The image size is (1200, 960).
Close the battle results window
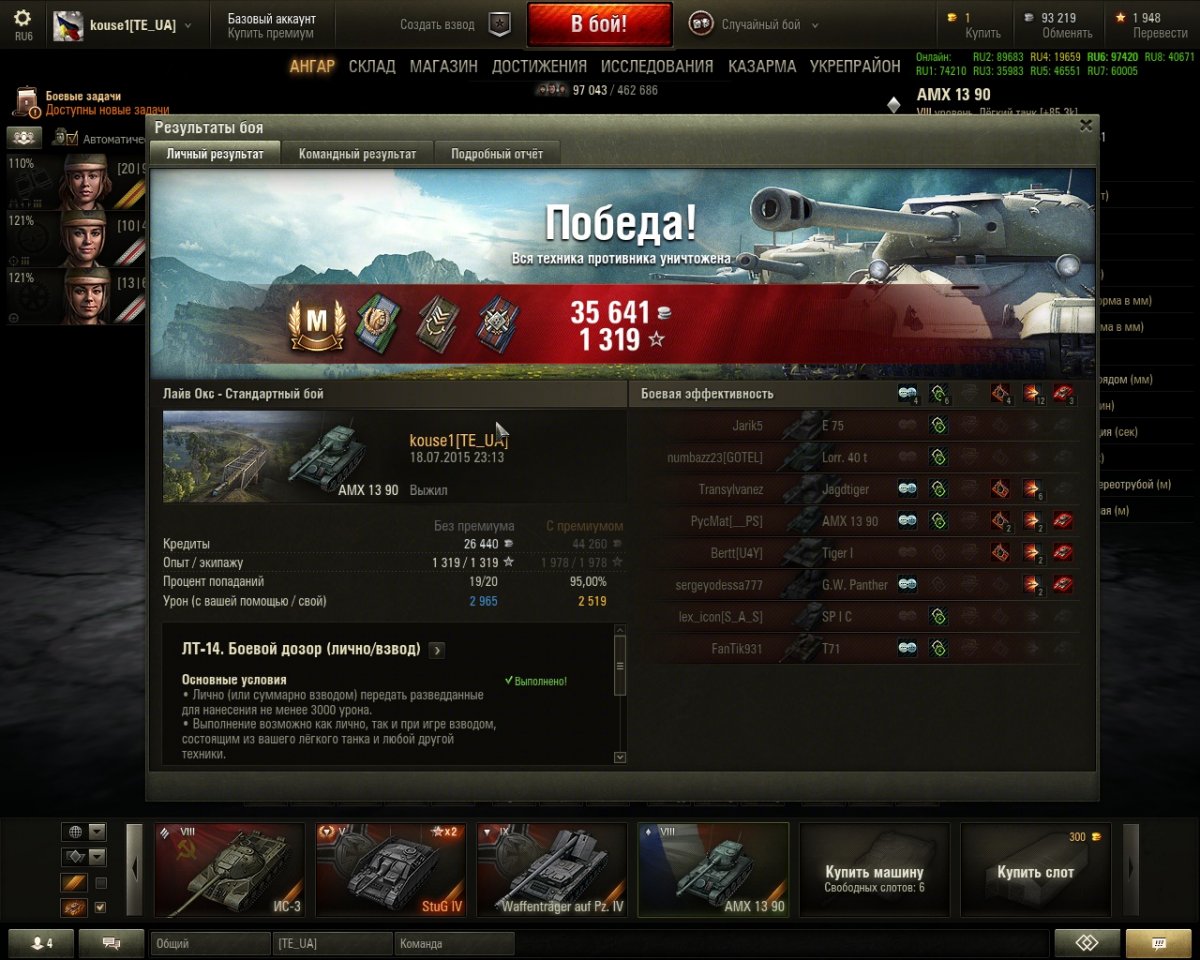pos(1085,126)
